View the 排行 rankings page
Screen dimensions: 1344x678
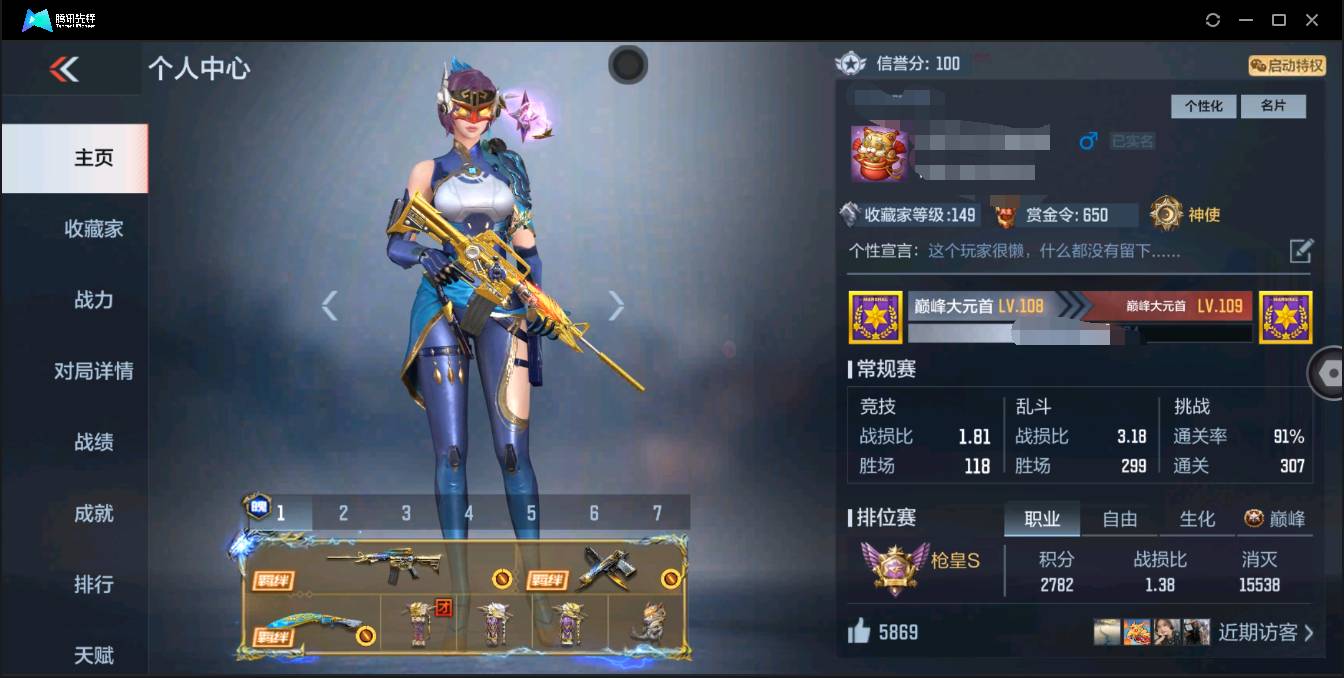[93, 584]
